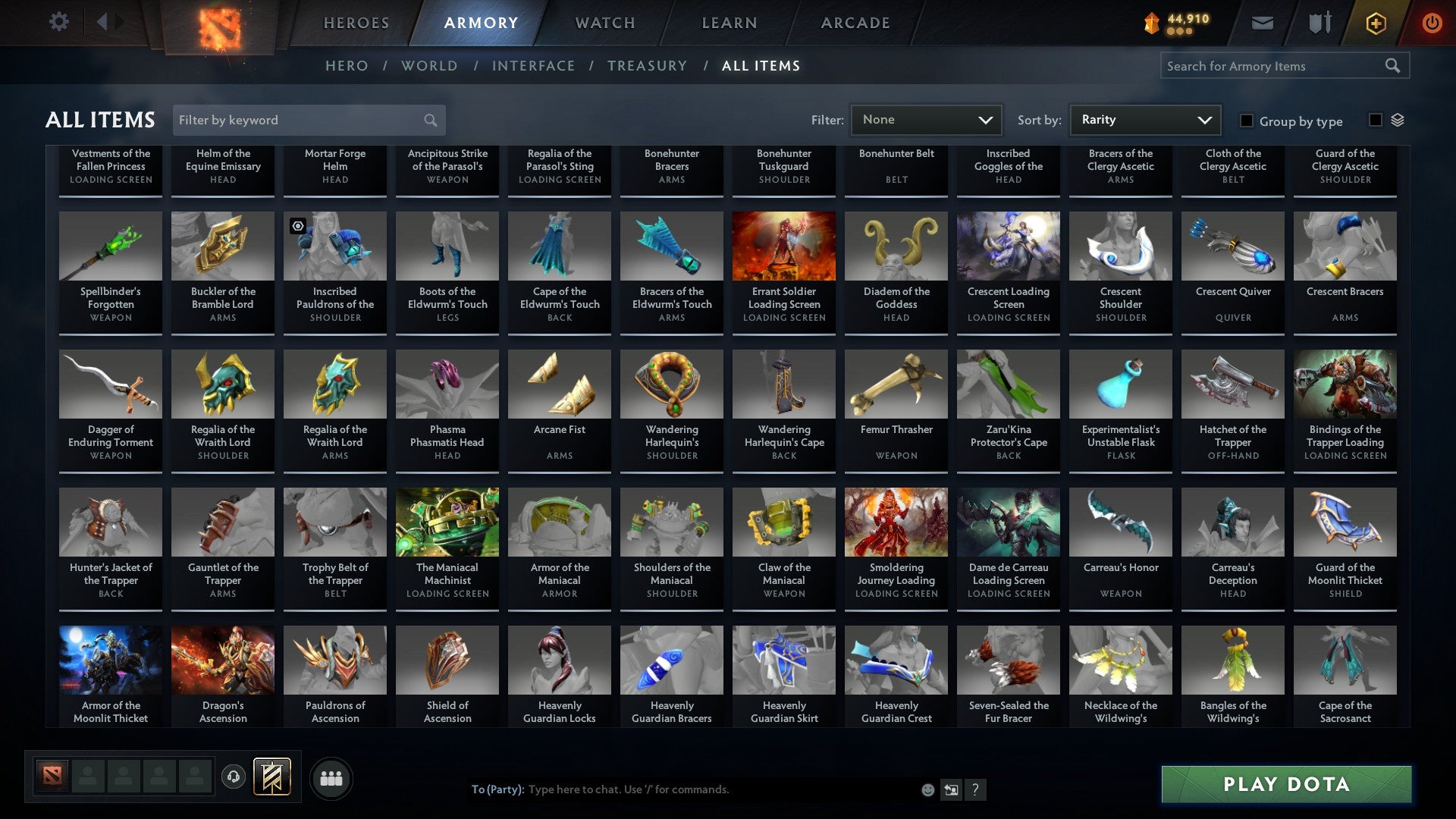Click the battle pass banner icon bottom left
This screenshot has height=819, width=1456.
tap(272, 777)
